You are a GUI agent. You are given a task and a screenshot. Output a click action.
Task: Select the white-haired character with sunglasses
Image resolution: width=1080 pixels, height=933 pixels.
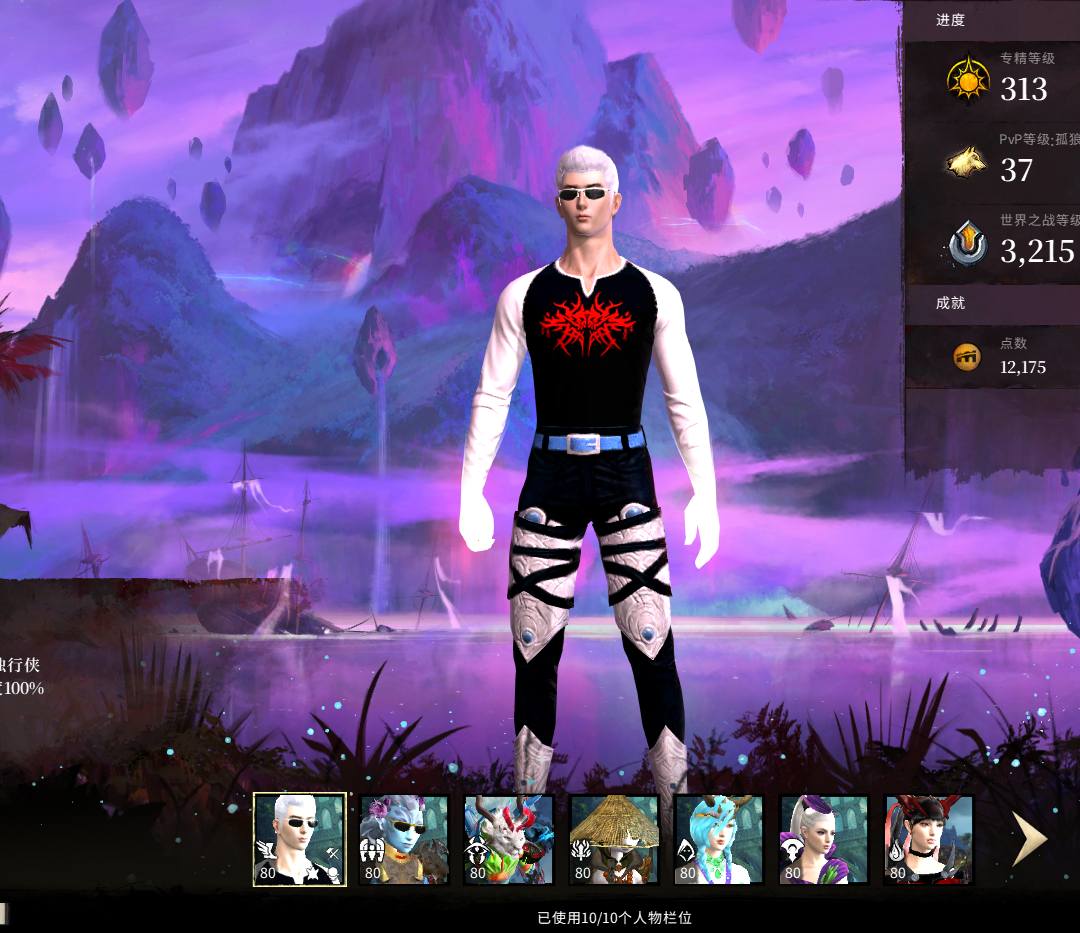[x=299, y=839]
